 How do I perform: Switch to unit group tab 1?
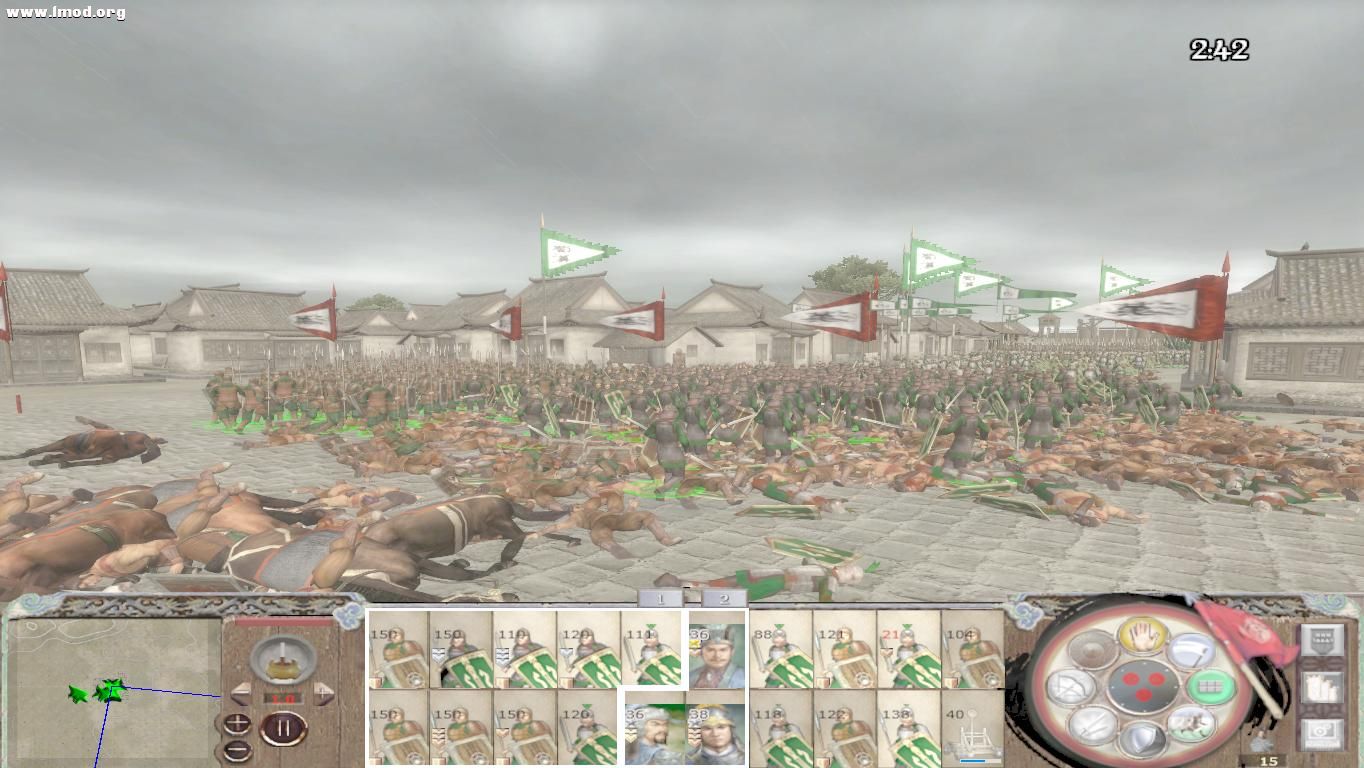tap(660, 598)
